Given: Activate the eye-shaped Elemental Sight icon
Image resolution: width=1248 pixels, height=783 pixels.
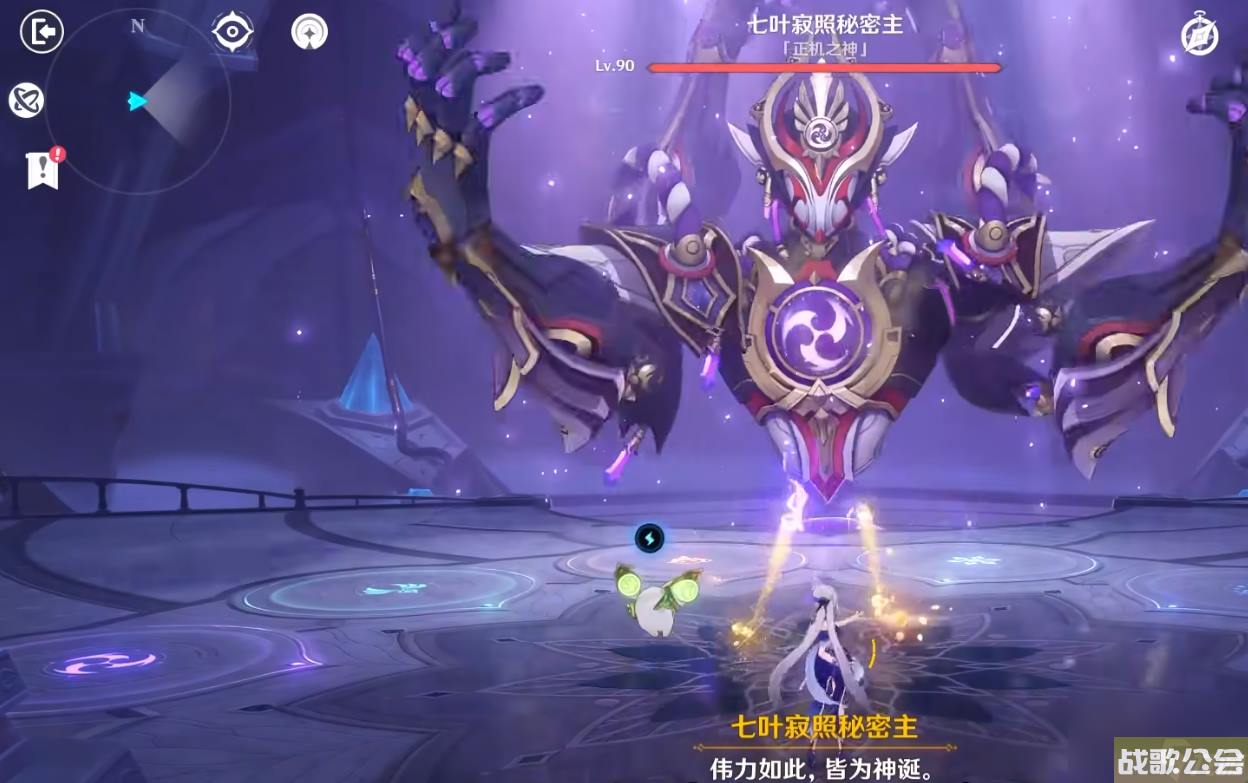Looking at the screenshot, I should coord(232,32).
